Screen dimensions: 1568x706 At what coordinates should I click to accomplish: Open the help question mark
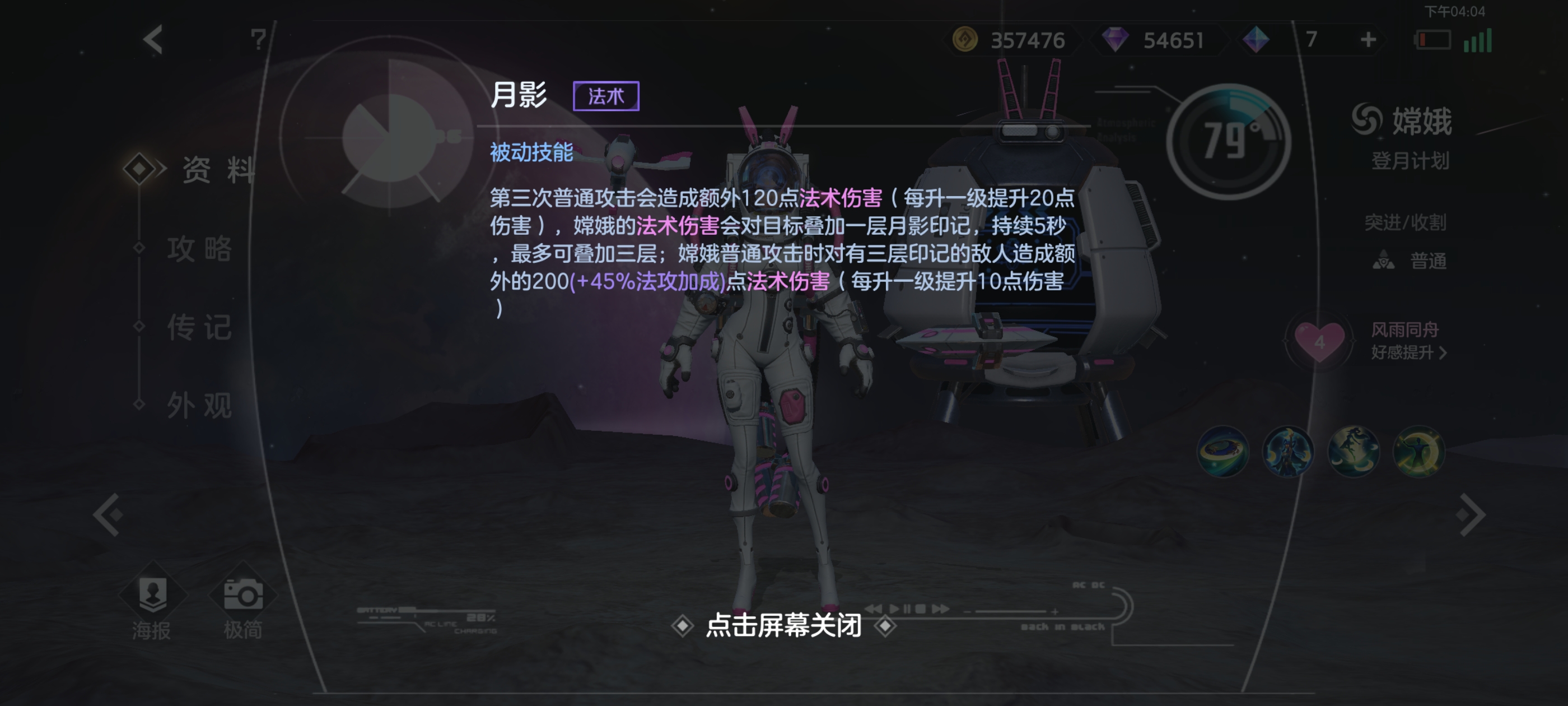pyautogui.click(x=258, y=38)
